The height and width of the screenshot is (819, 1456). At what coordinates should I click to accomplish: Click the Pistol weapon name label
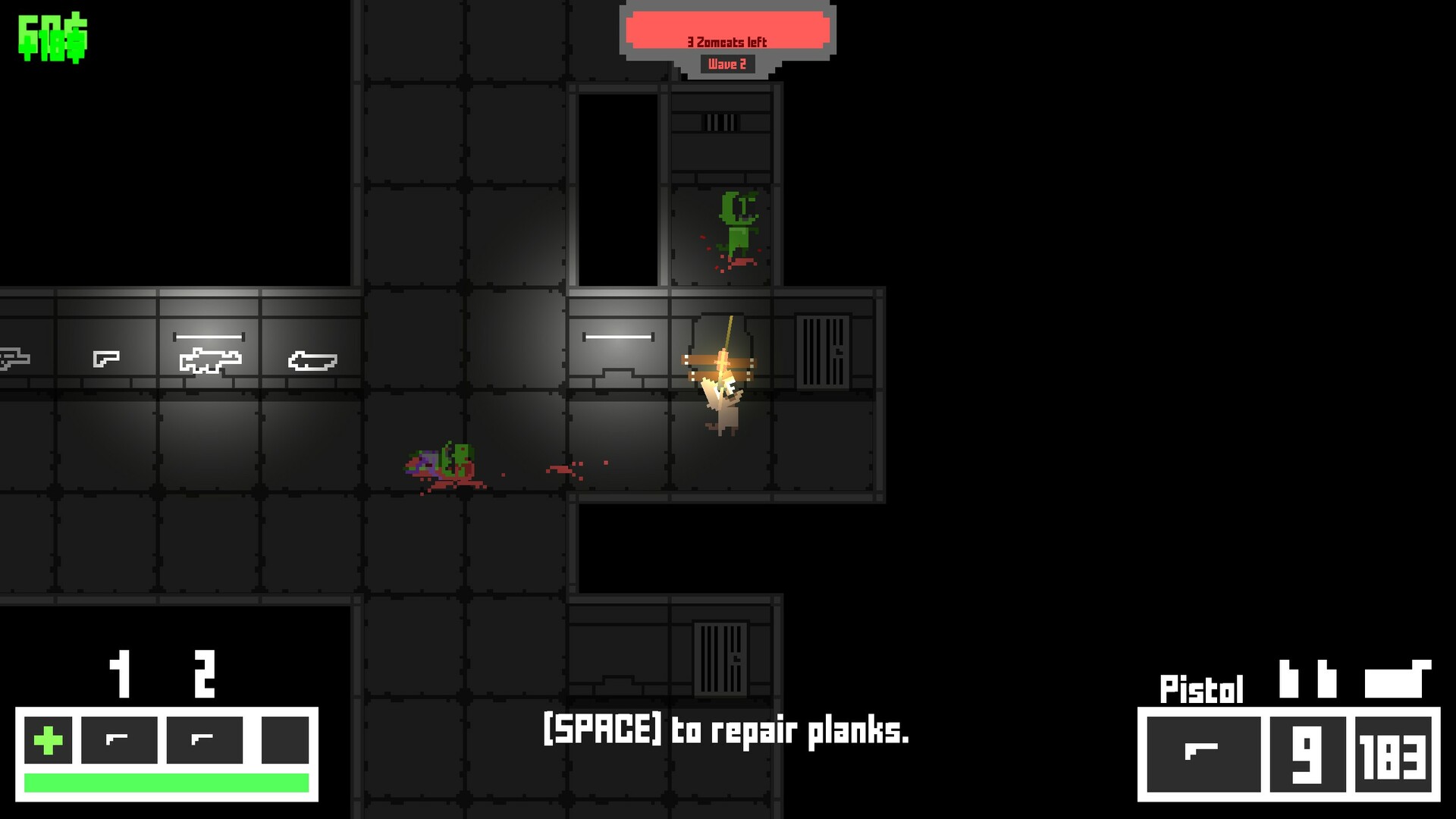(x=1202, y=687)
